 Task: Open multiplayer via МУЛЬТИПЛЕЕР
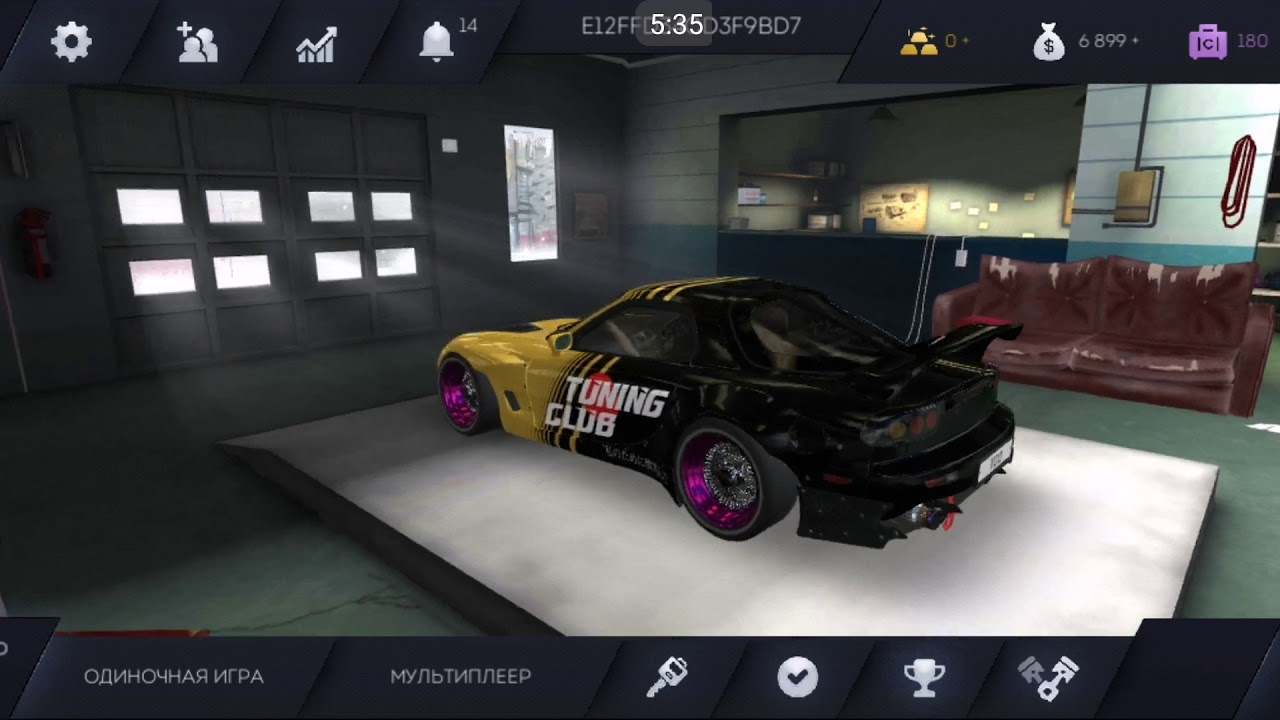(461, 676)
